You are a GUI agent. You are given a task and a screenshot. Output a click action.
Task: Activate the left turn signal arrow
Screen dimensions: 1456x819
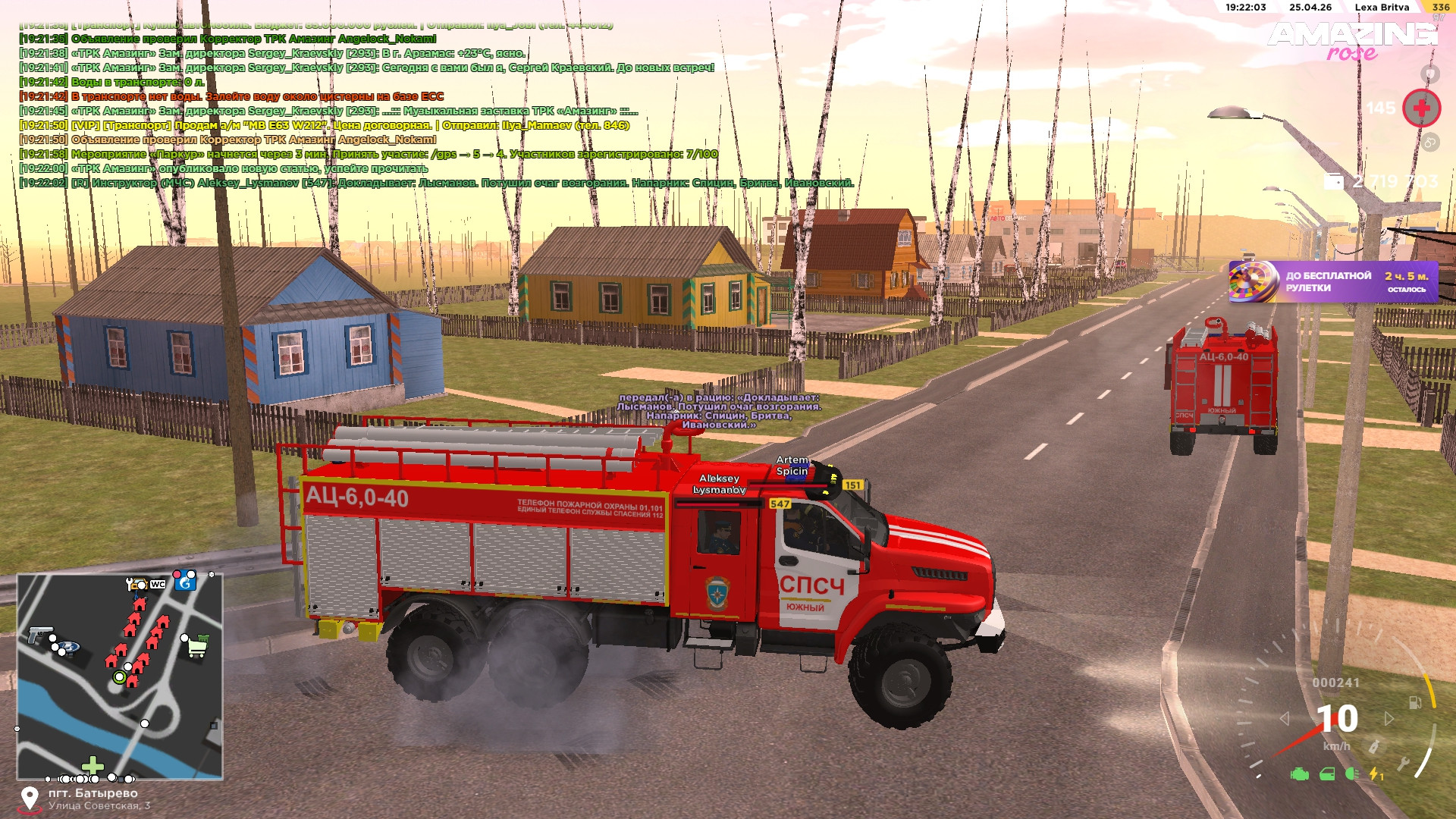coord(1284,718)
